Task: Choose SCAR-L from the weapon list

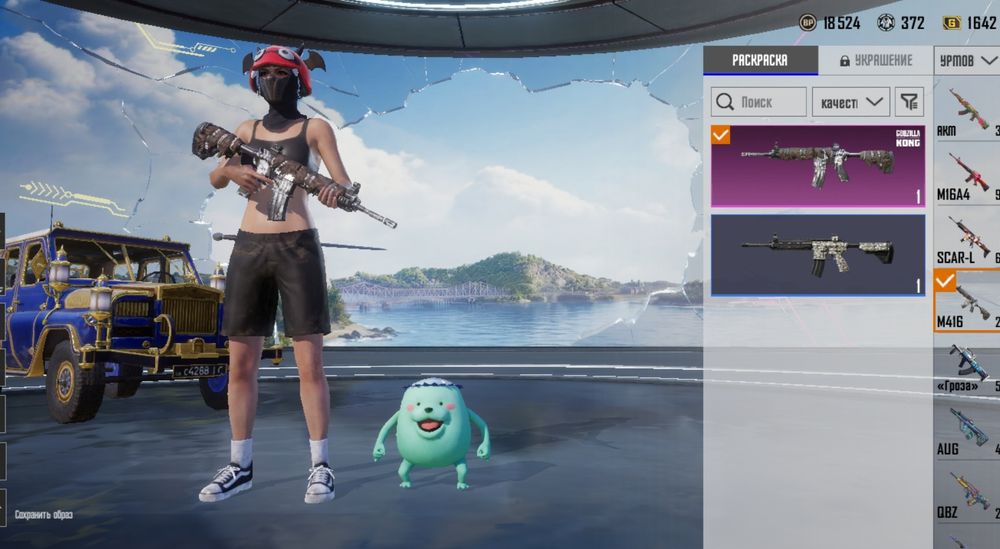Action: coord(967,238)
